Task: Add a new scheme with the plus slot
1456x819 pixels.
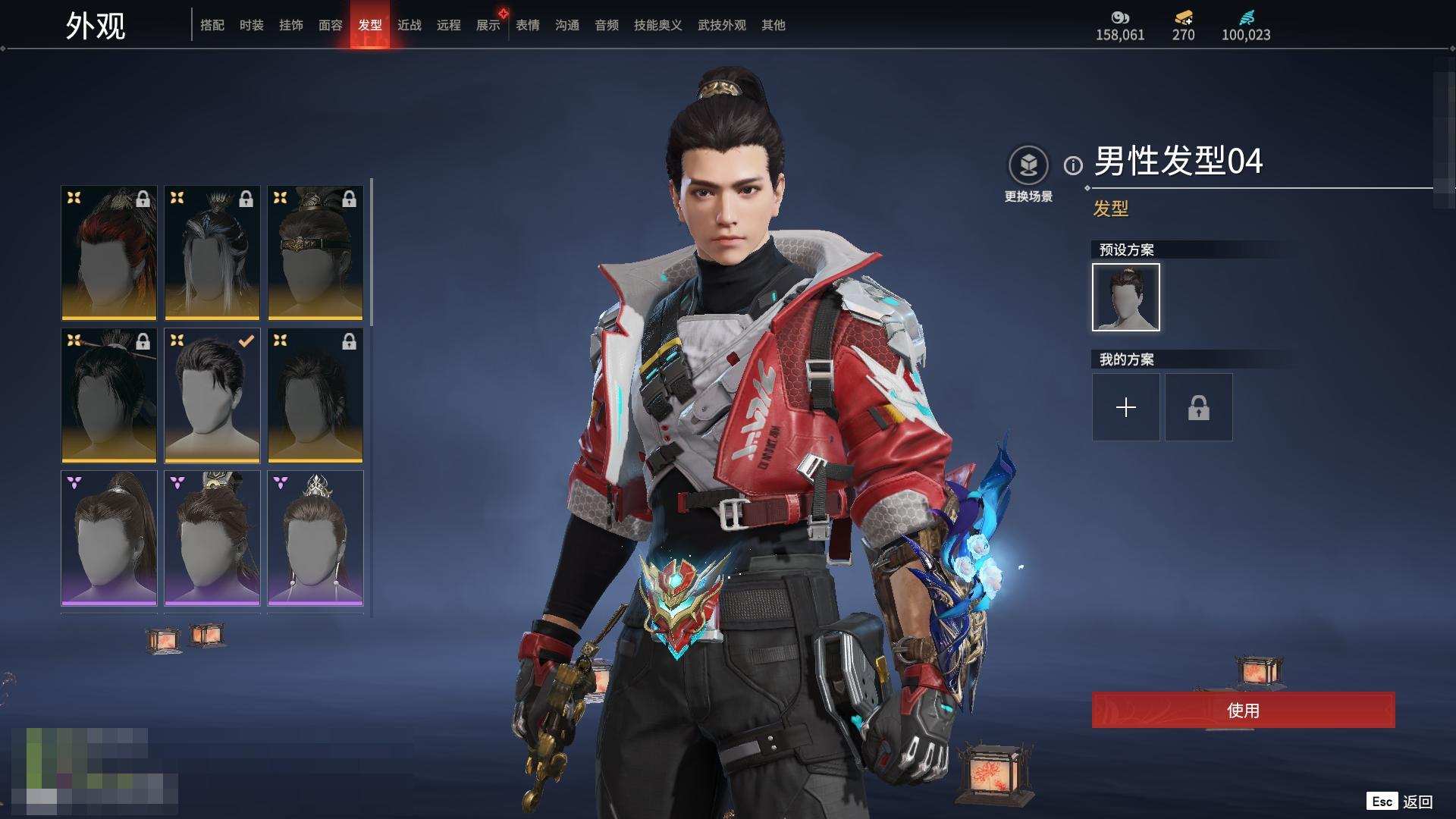Action: (x=1125, y=407)
